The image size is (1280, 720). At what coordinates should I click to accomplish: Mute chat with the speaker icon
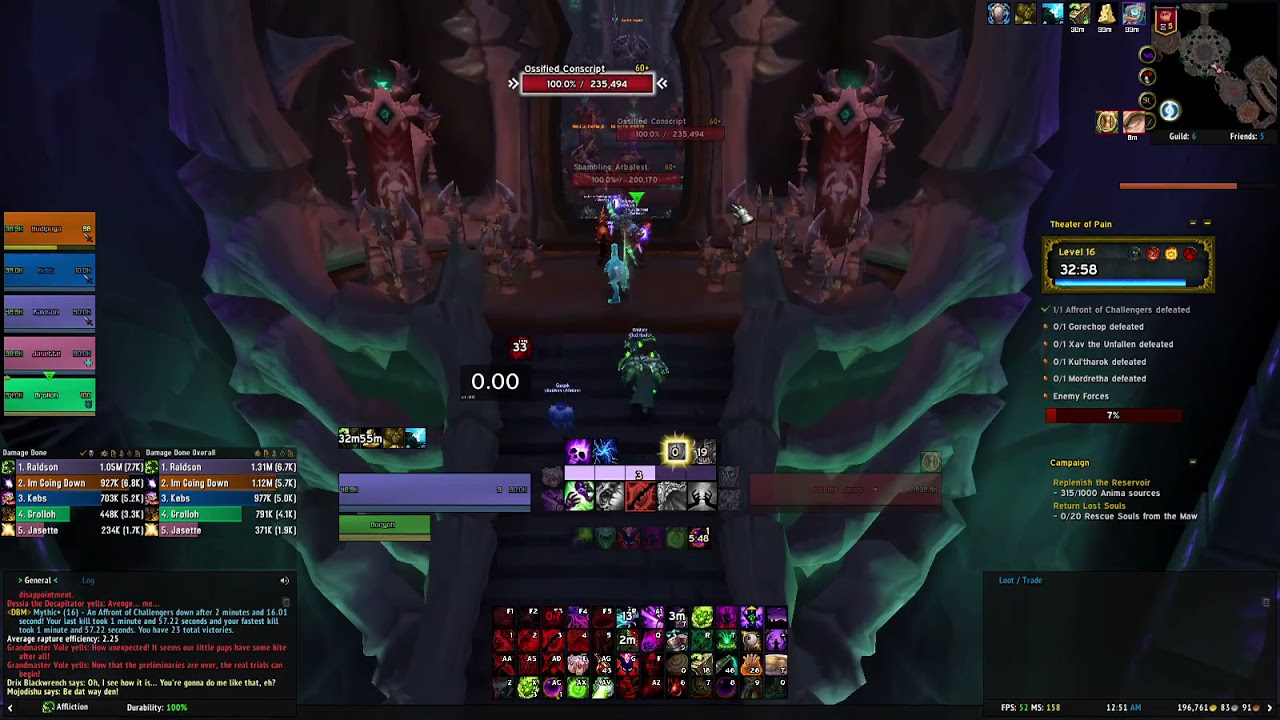point(283,580)
